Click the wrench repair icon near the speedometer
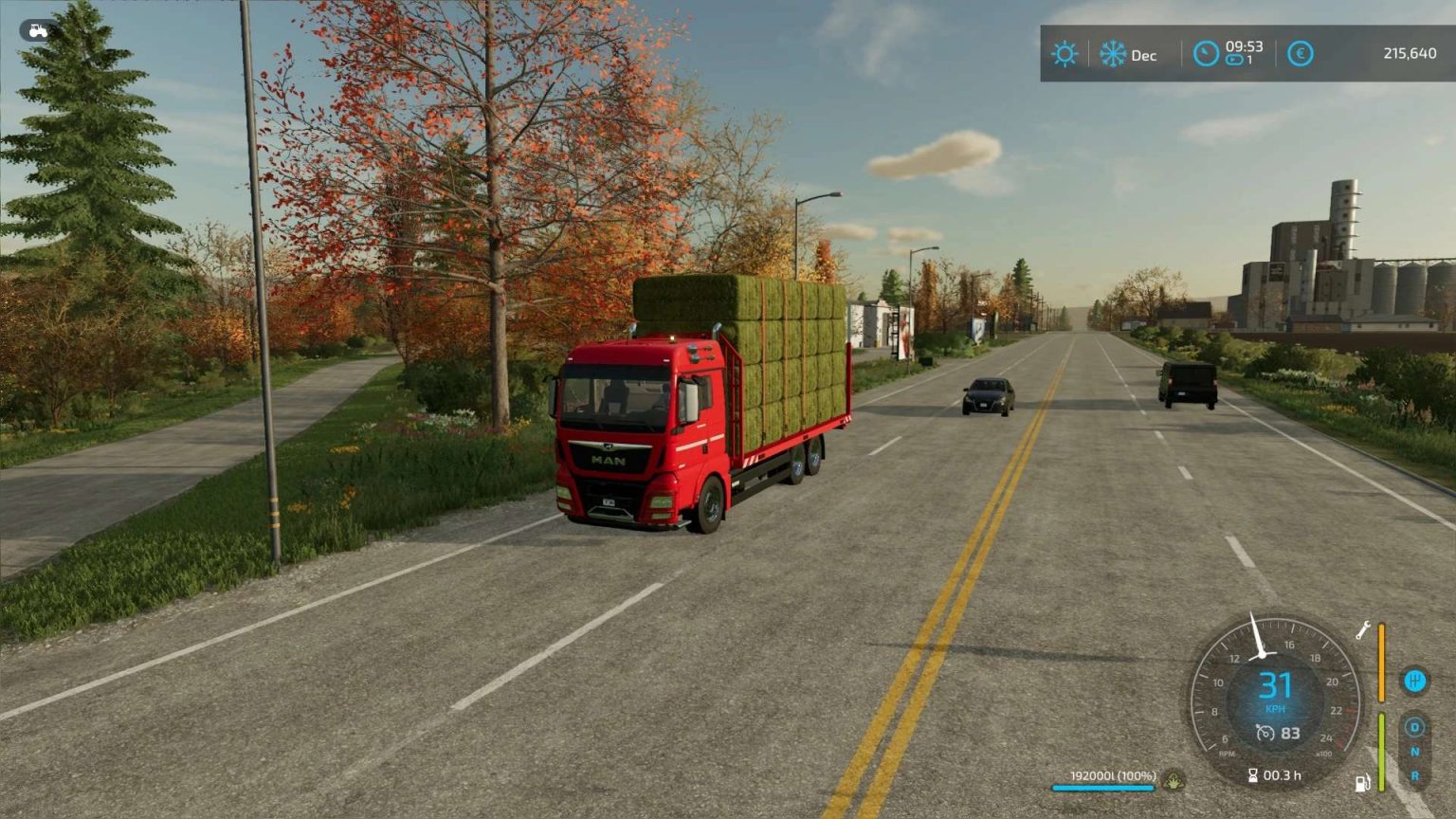1456x819 pixels. tap(1363, 629)
